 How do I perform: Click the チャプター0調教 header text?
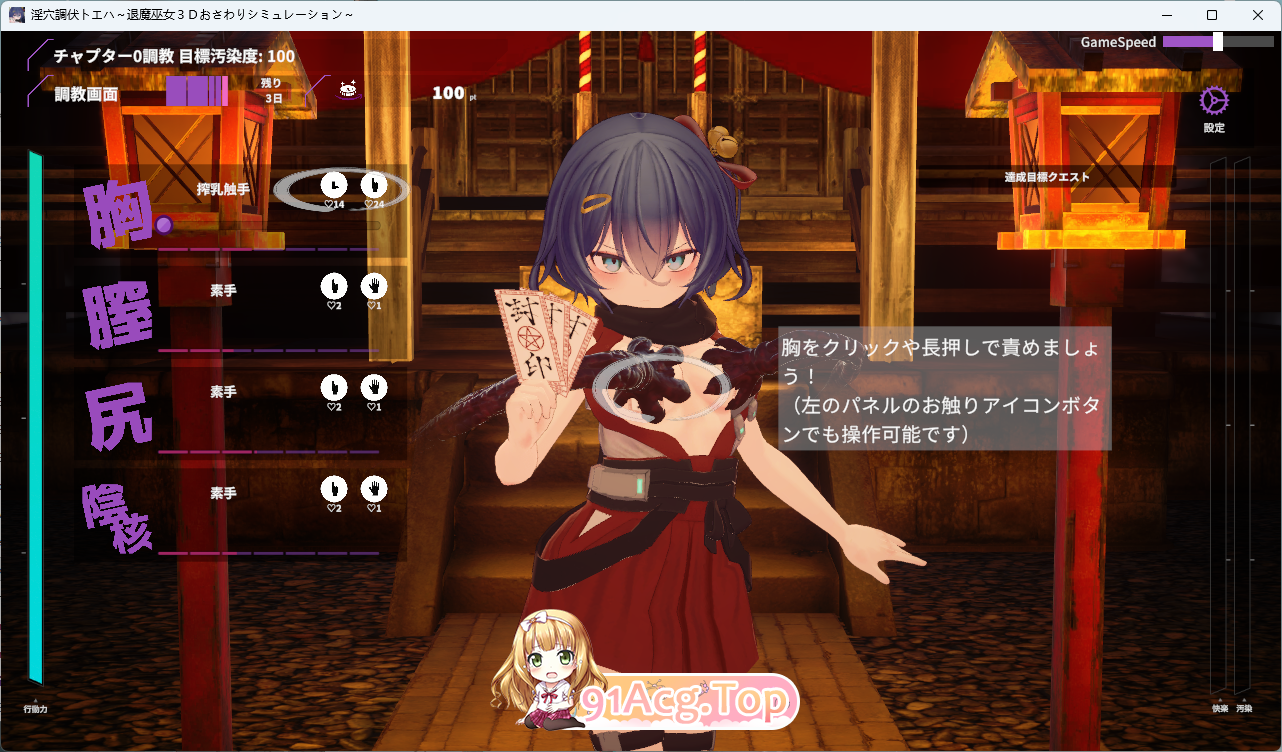[111, 57]
